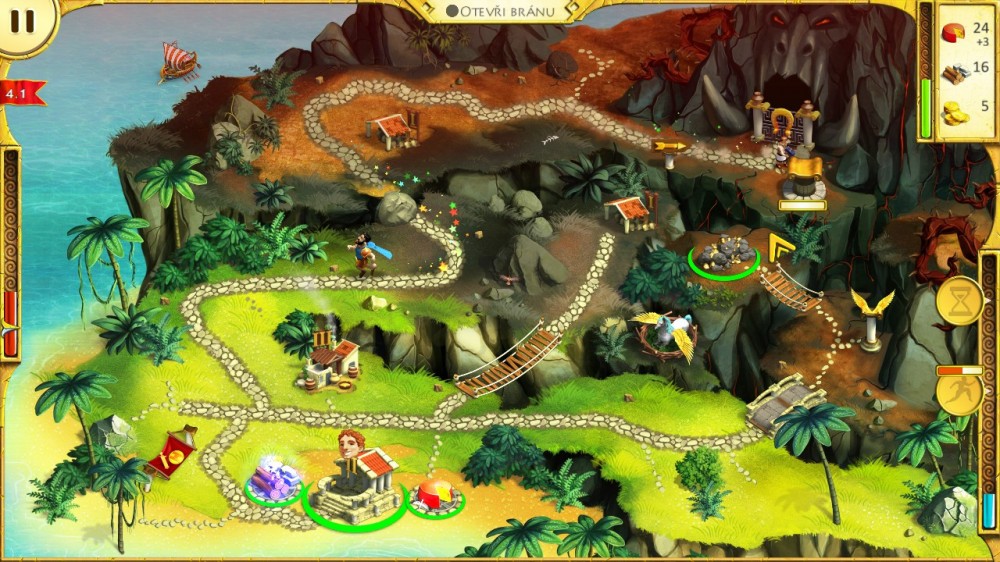Activate the hourglass time bonus
This screenshot has height=562, width=1000.
tap(958, 300)
